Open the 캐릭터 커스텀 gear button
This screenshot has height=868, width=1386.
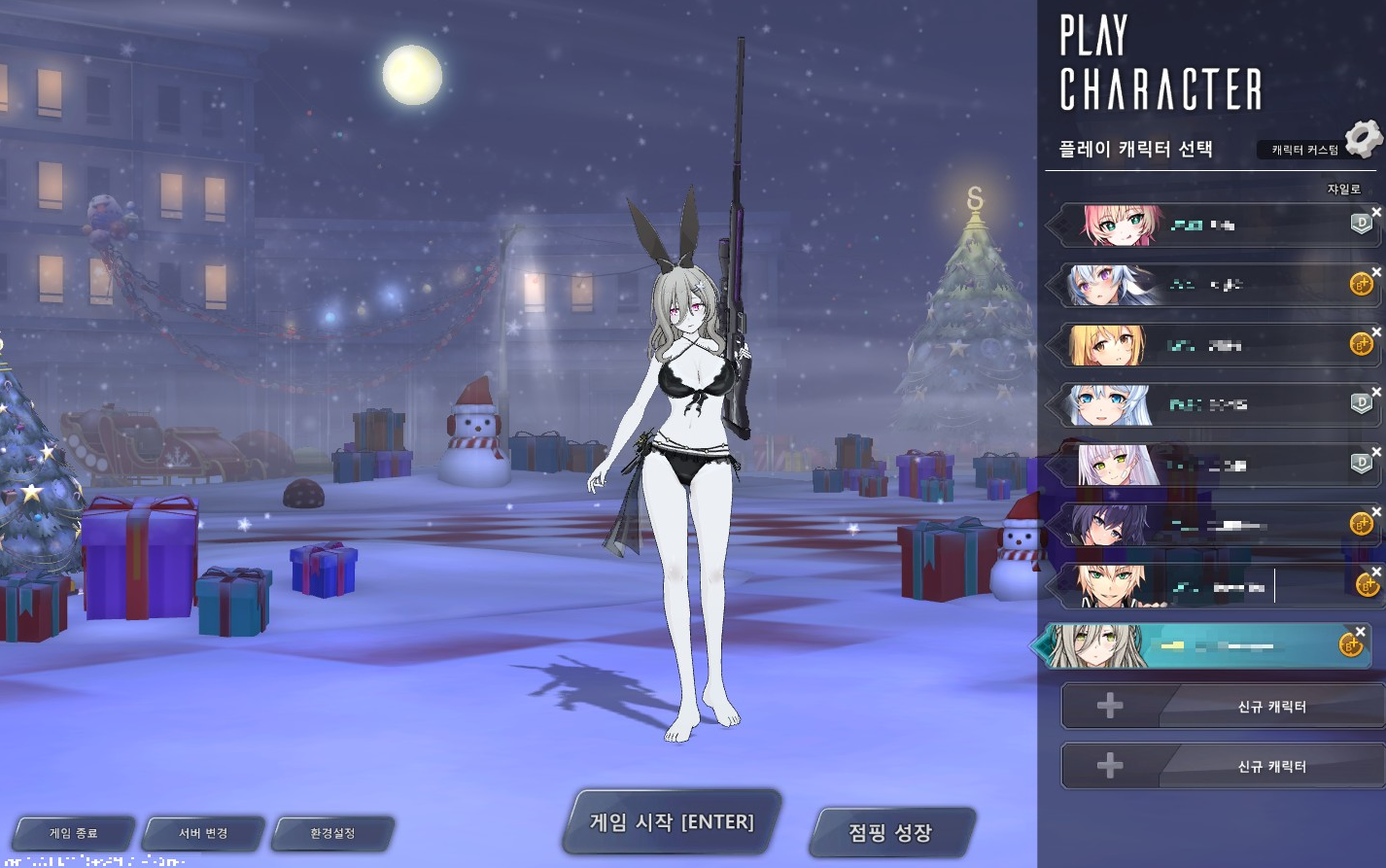pos(1364,139)
